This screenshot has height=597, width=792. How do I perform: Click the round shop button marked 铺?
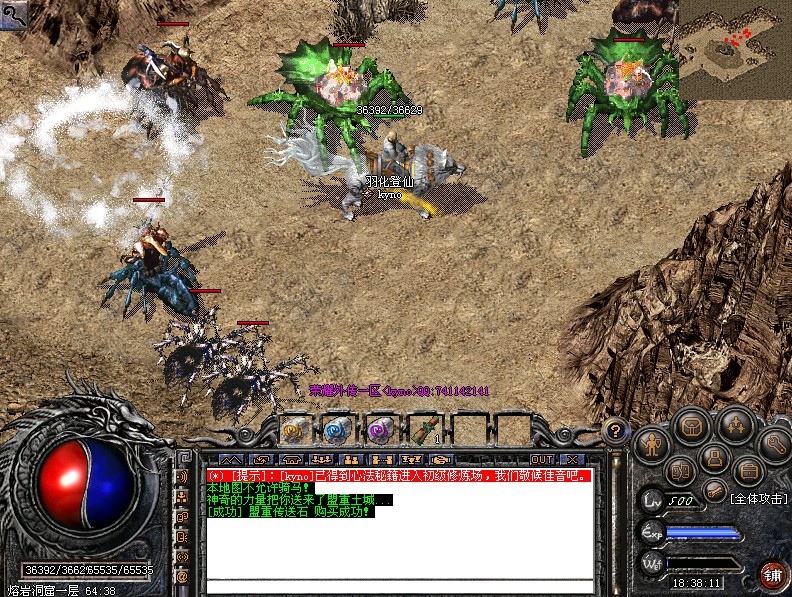772,574
